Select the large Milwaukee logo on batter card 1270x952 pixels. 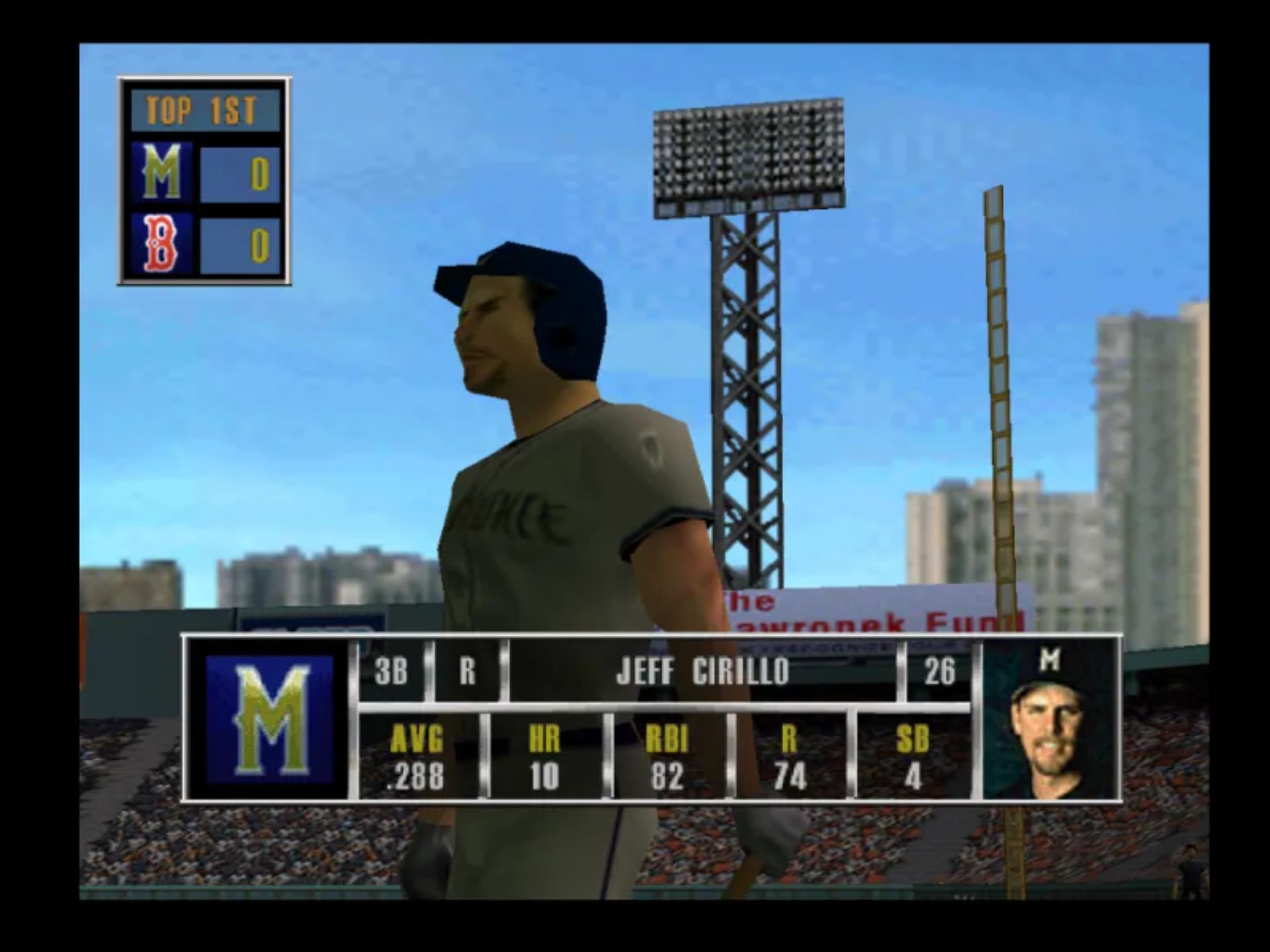(x=269, y=719)
